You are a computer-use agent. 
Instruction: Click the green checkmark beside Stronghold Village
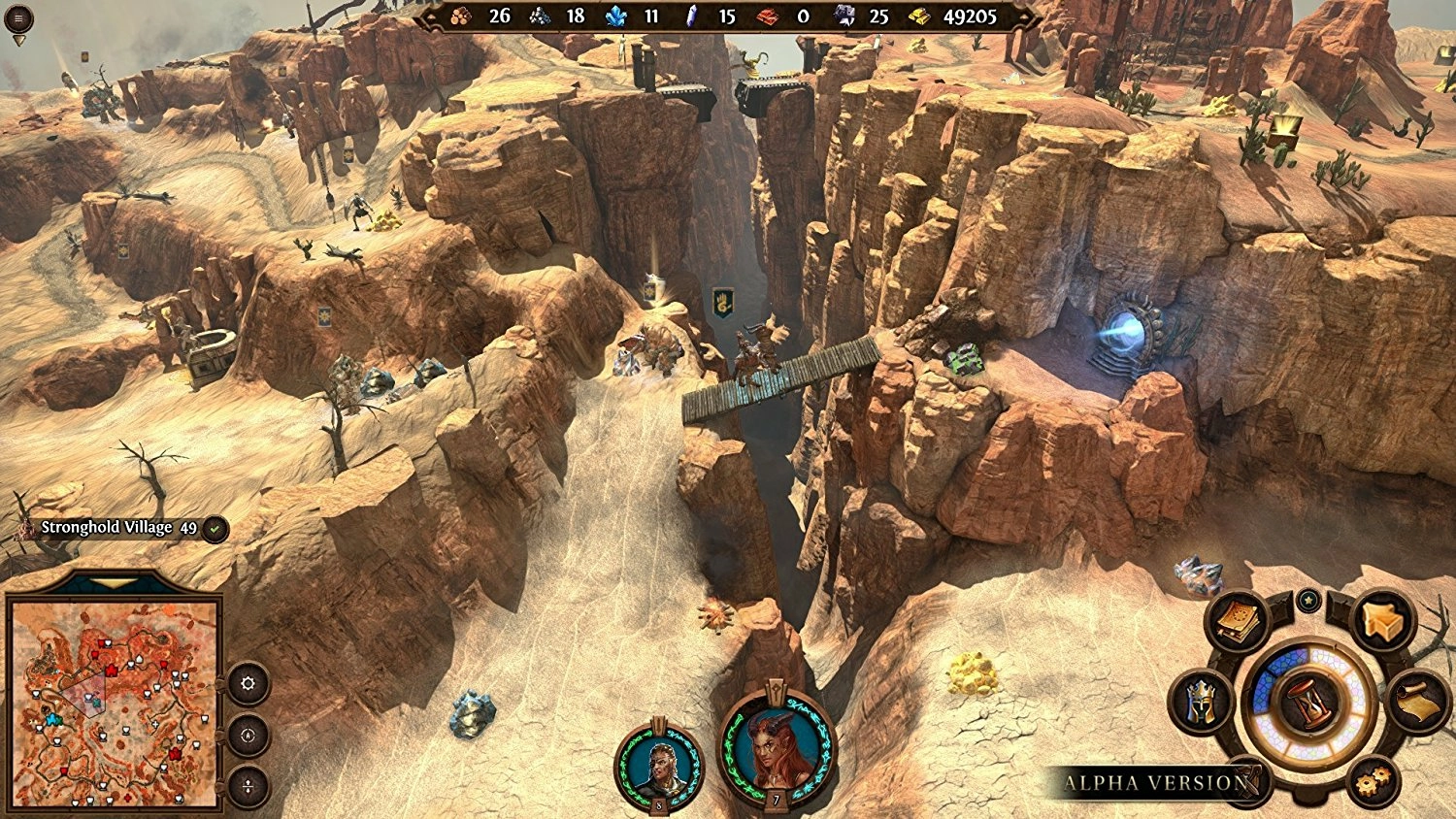tap(215, 529)
